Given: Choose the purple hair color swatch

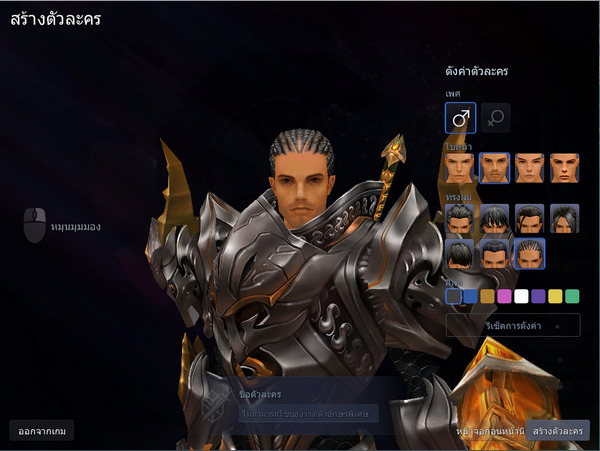Looking at the screenshot, I should 538,296.
